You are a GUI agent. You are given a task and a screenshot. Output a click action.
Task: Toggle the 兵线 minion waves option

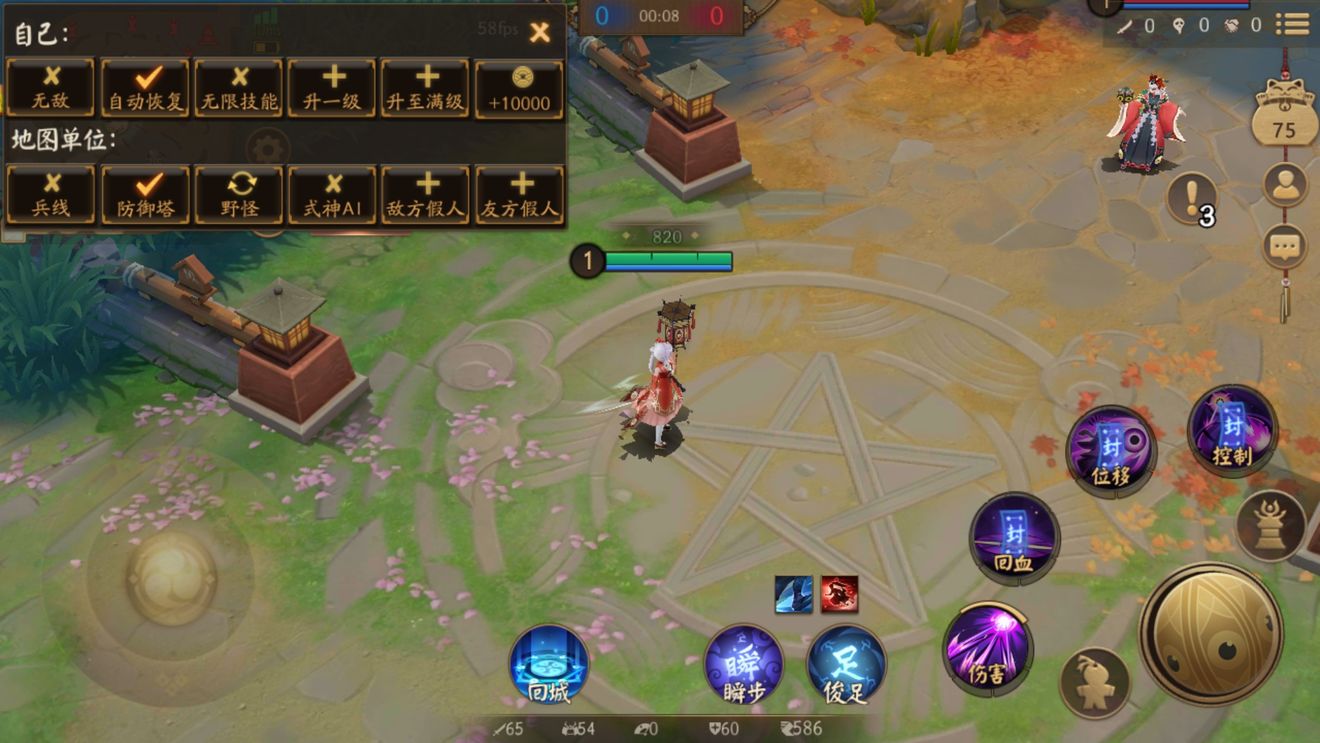[x=50, y=195]
